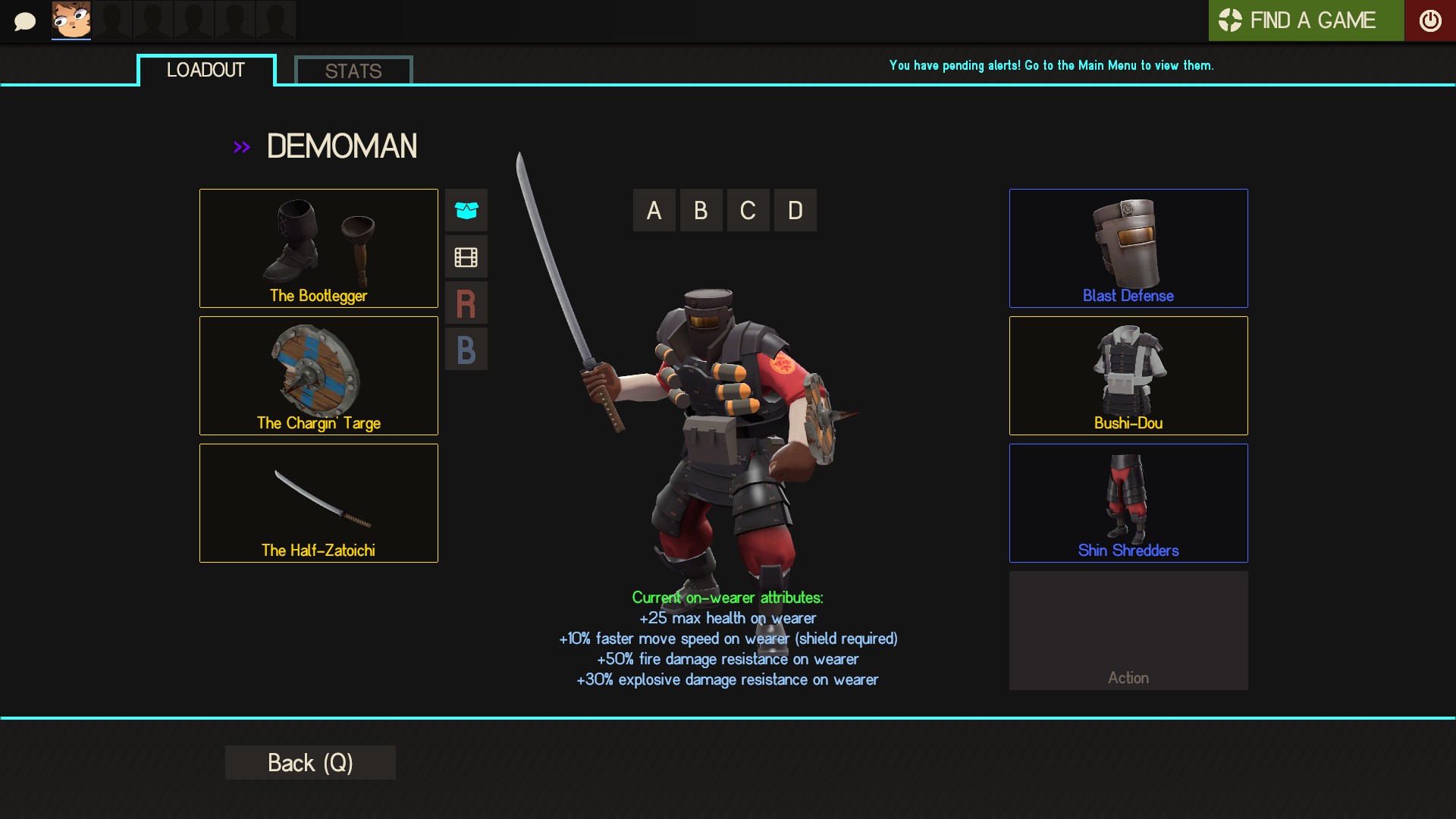Open the empty Action slot
Screen dimensions: 1456x819
pyautogui.click(x=1128, y=630)
